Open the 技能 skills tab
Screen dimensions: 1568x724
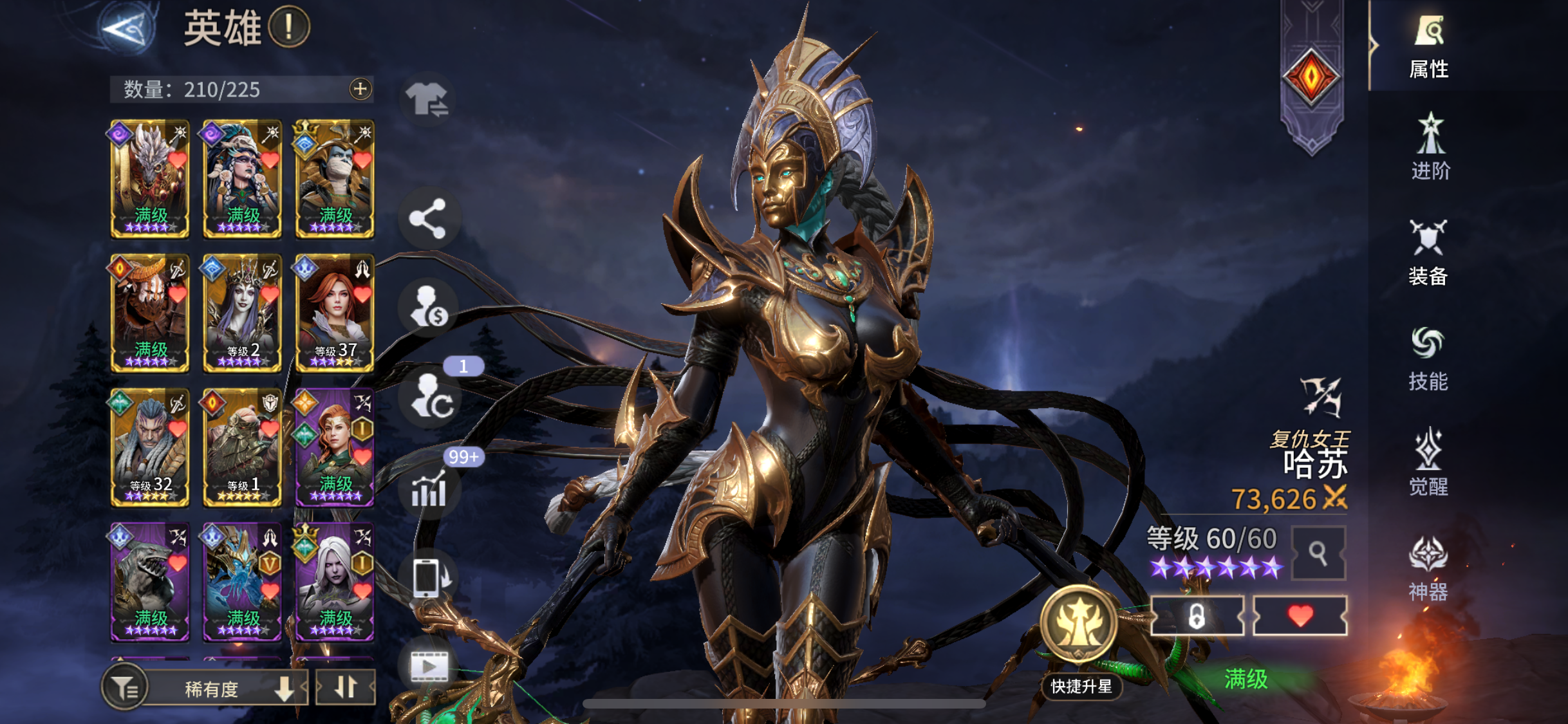(x=1428, y=359)
